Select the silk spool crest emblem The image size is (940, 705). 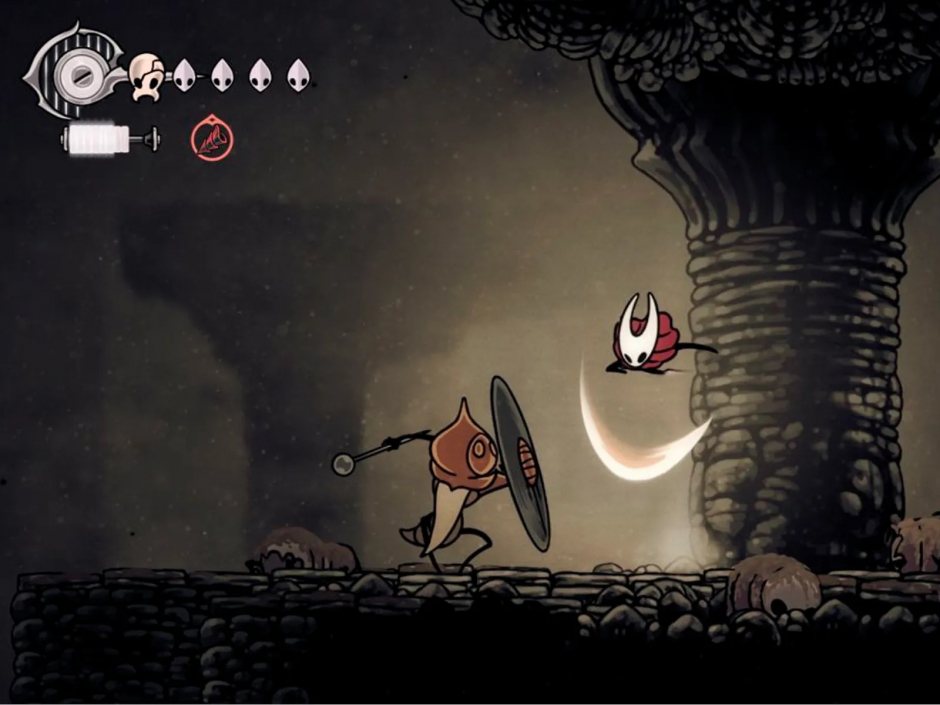[x=75, y=72]
